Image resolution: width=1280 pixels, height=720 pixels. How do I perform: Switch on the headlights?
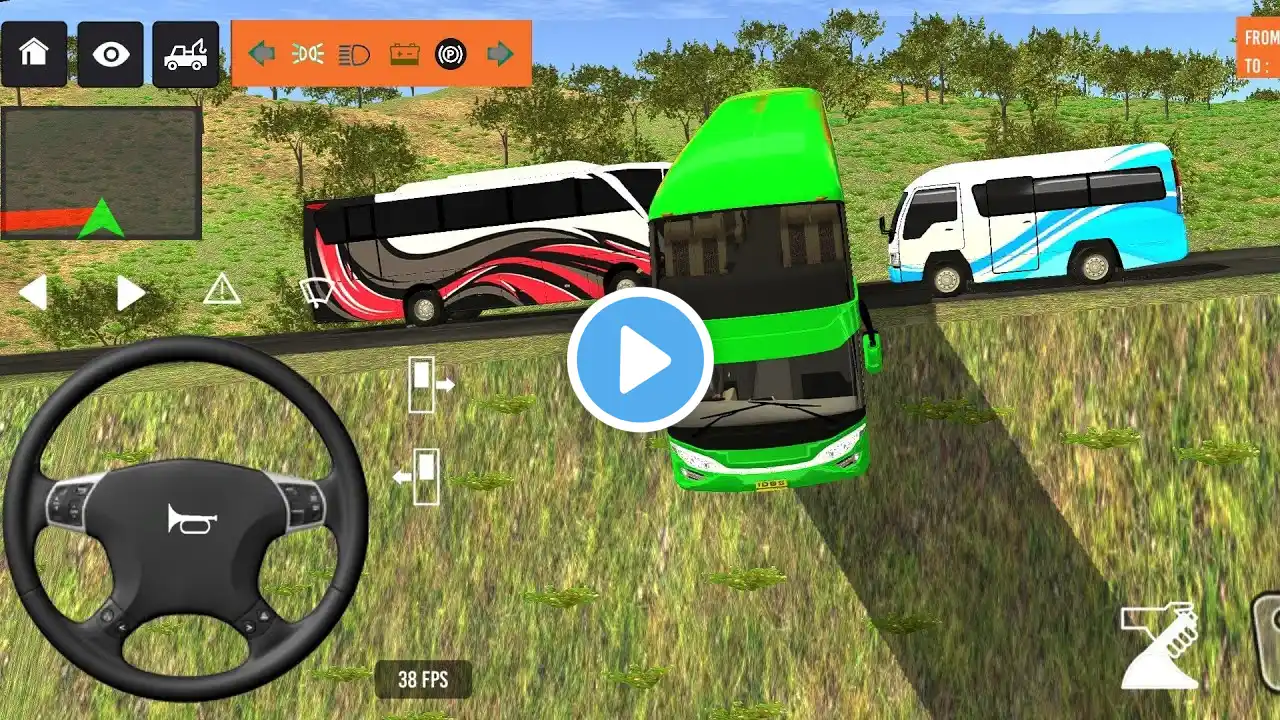pyautogui.click(x=354, y=54)
